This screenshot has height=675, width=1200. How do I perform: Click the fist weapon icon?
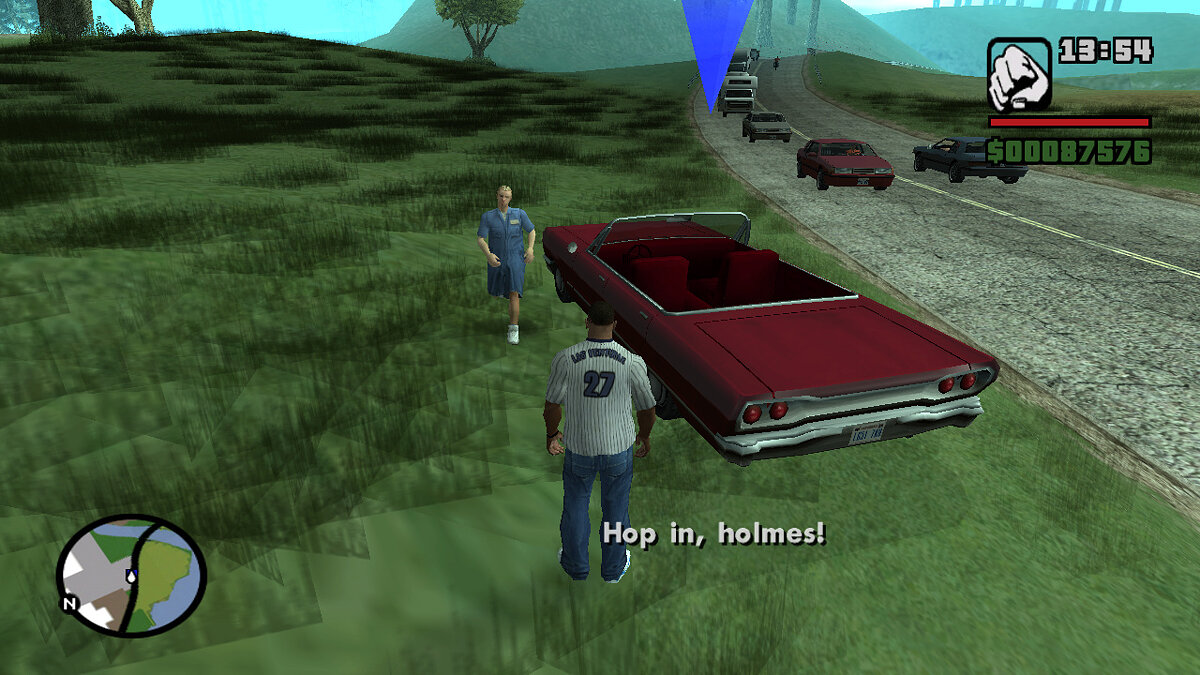tap(1019, 75)
